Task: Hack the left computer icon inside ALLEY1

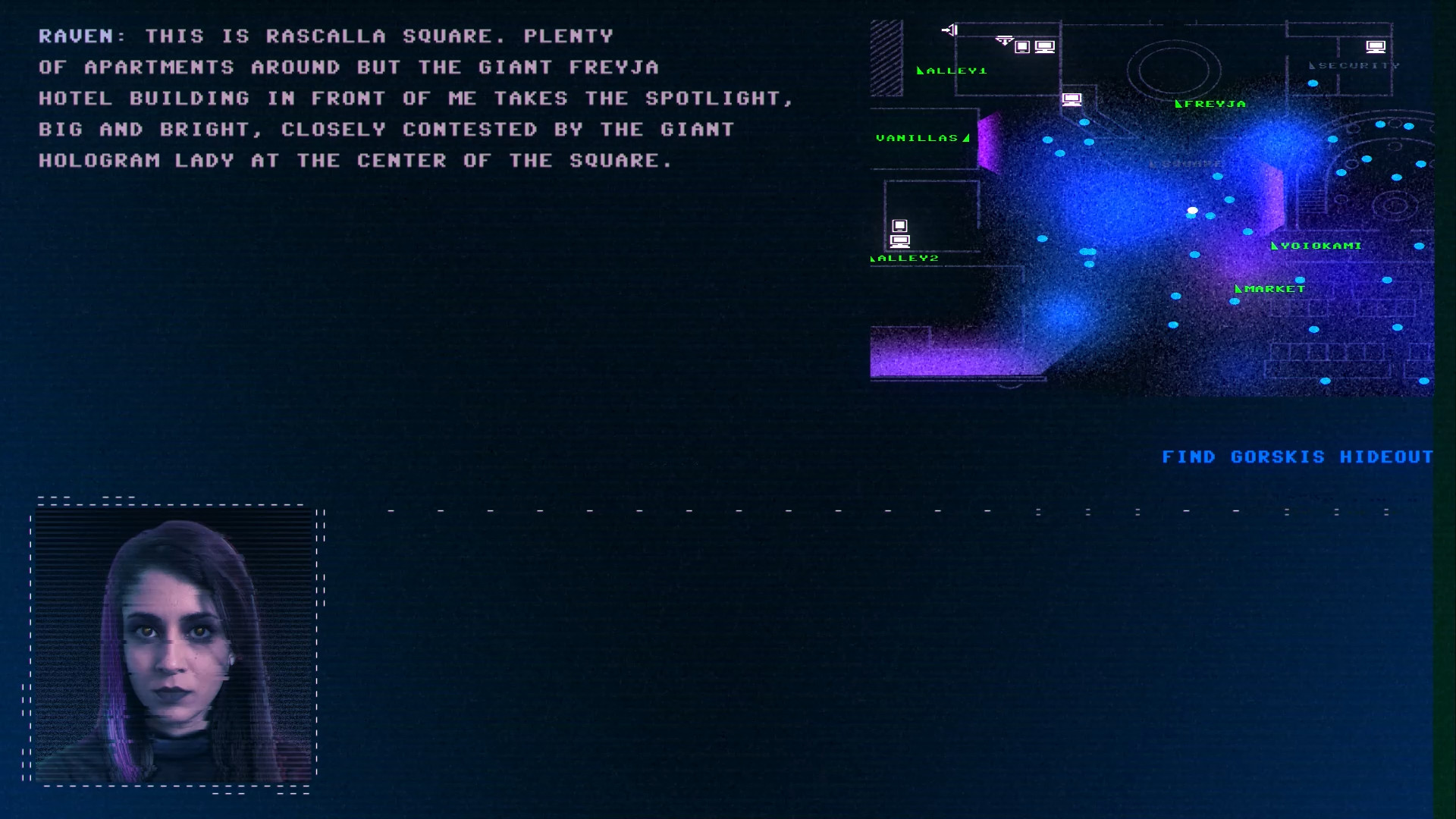Action: [x=1022, y=47]
